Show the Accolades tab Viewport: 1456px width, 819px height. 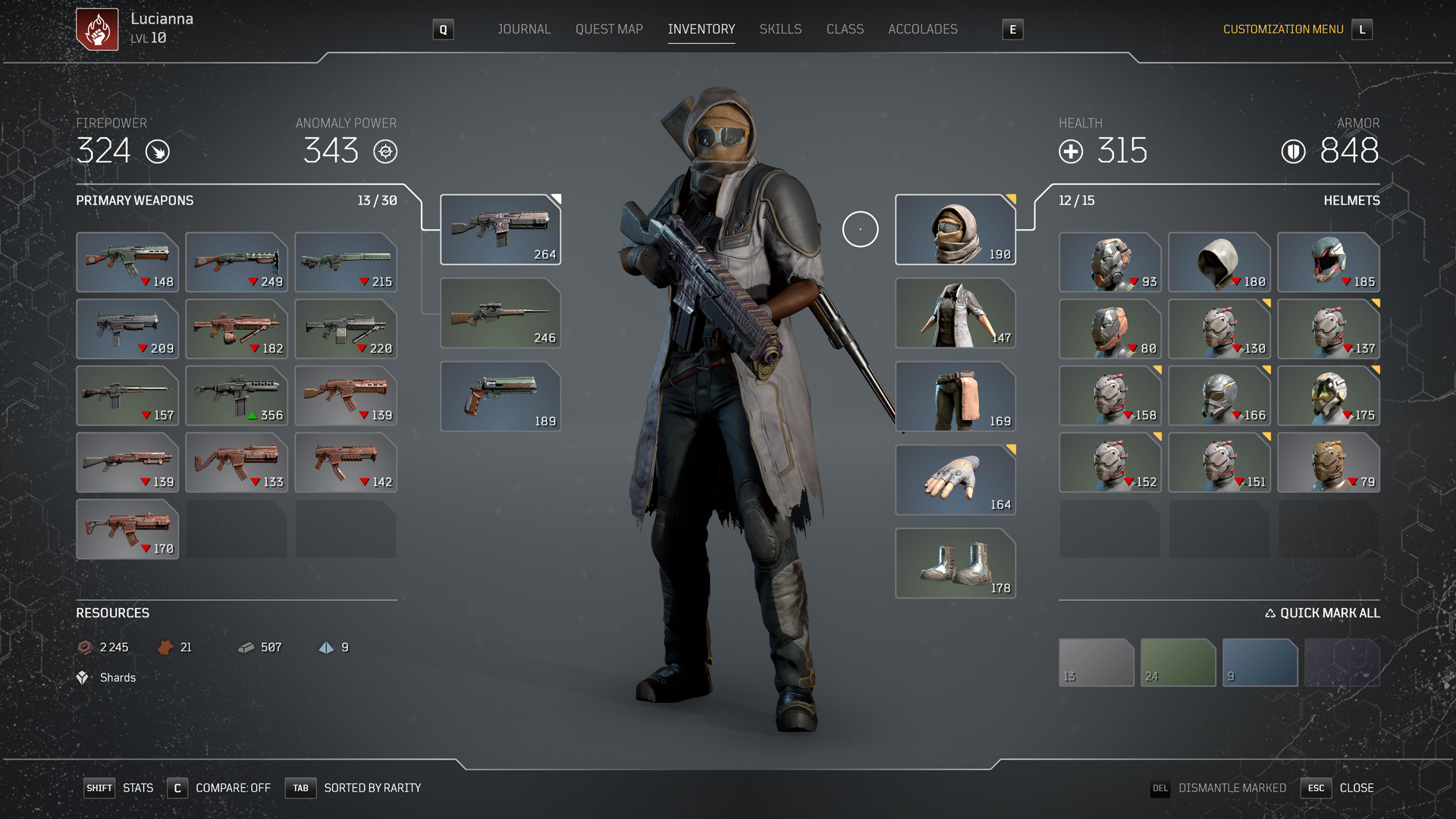922,30
